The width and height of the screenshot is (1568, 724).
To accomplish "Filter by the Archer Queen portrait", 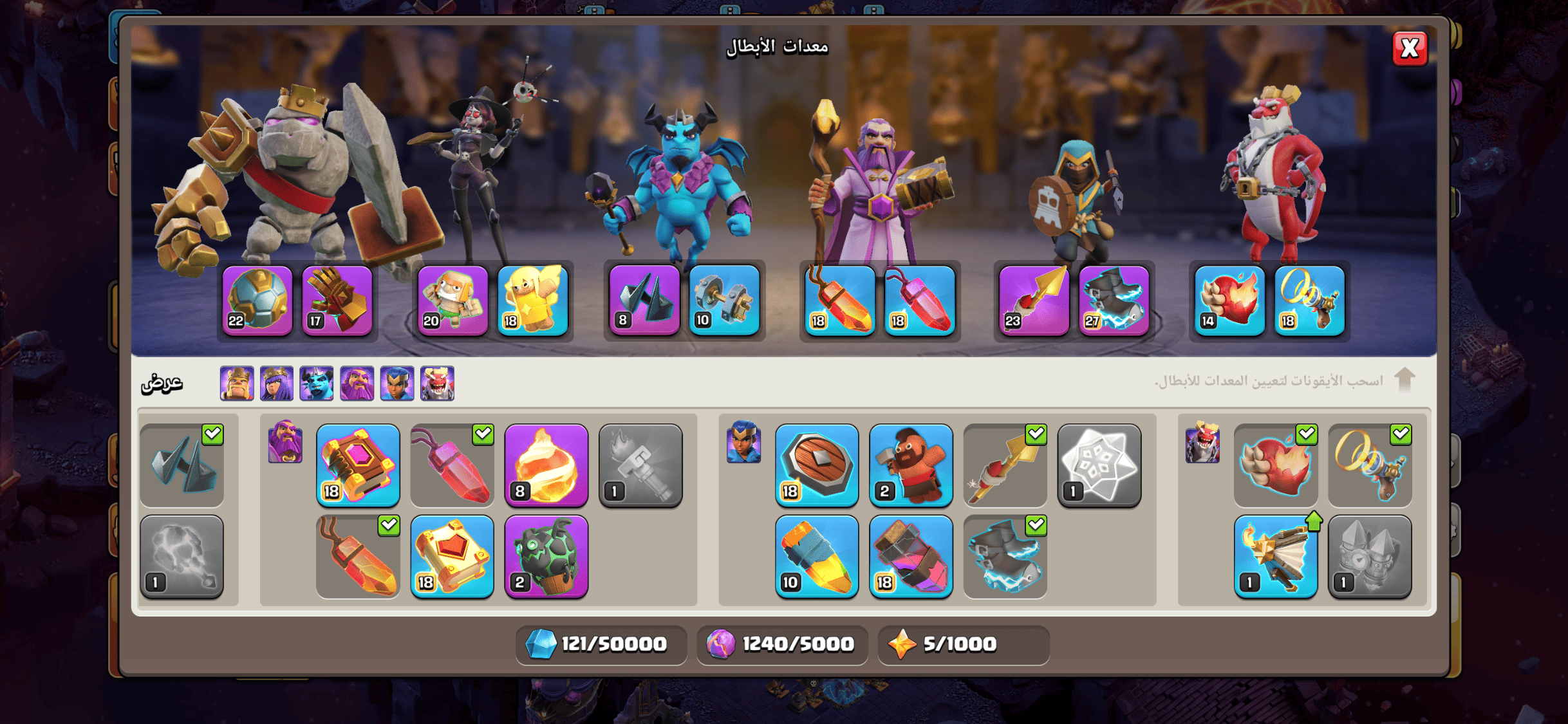I will 277,384.
